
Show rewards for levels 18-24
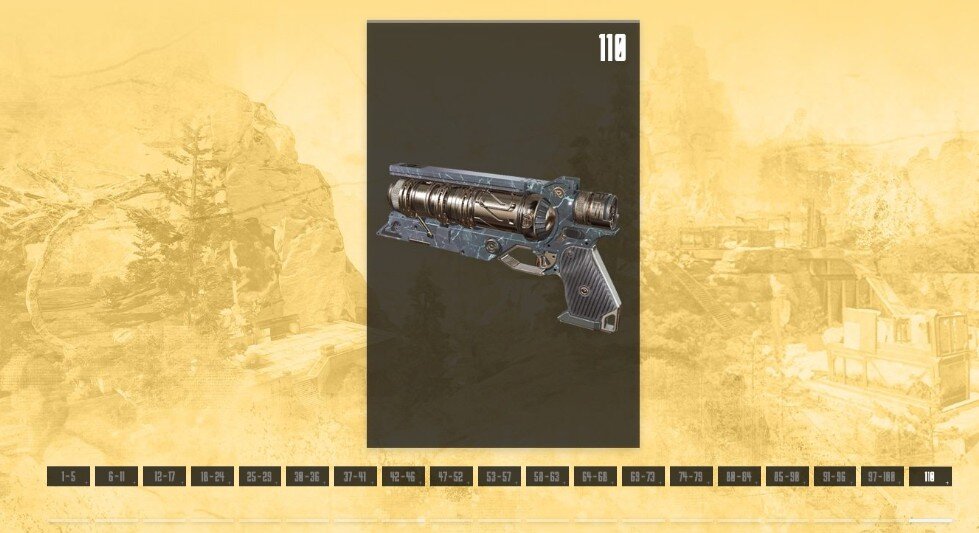click(x=212, y=477)
